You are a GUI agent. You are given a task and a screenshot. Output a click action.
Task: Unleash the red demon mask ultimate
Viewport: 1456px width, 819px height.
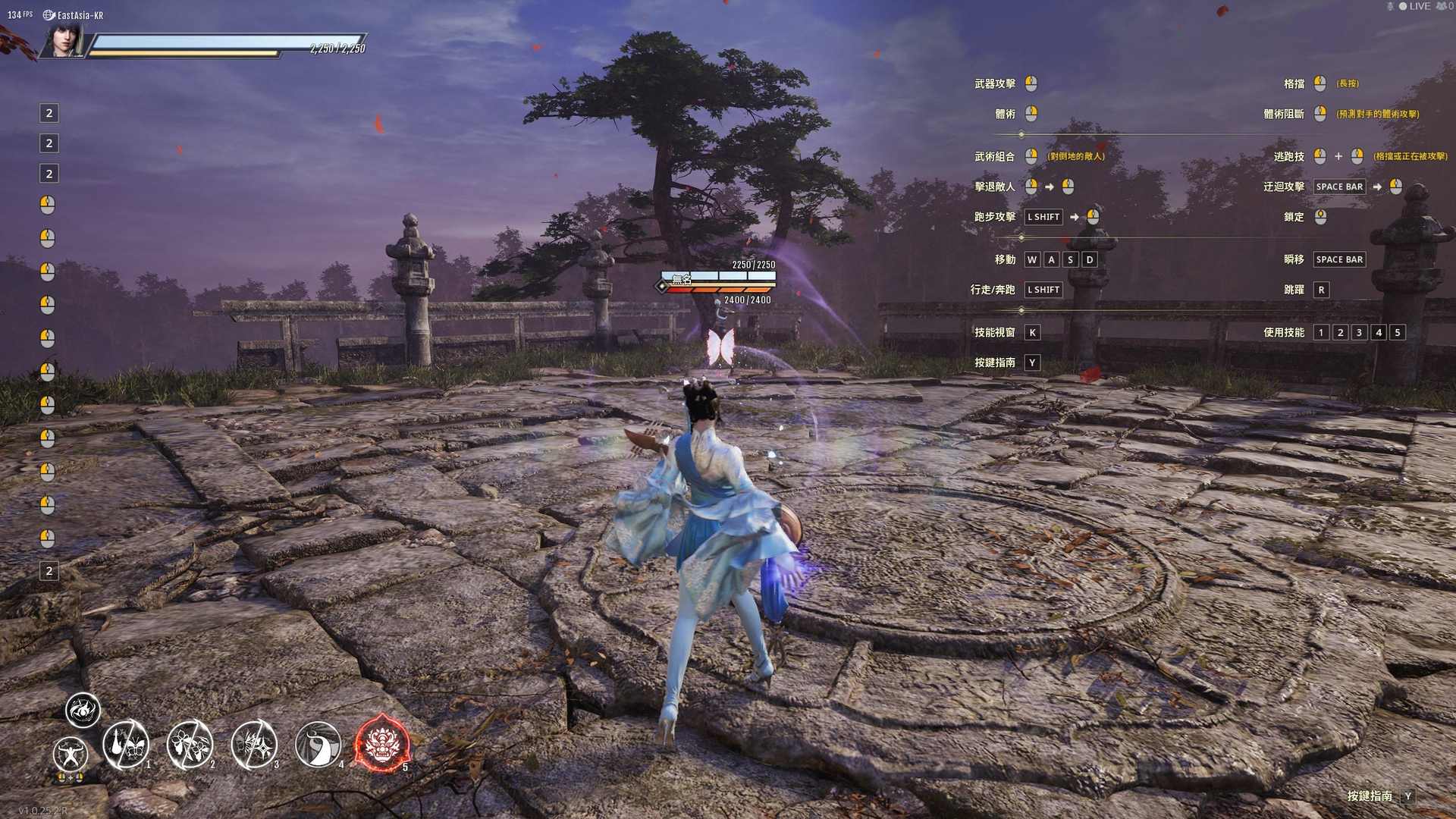click(382, 745)
